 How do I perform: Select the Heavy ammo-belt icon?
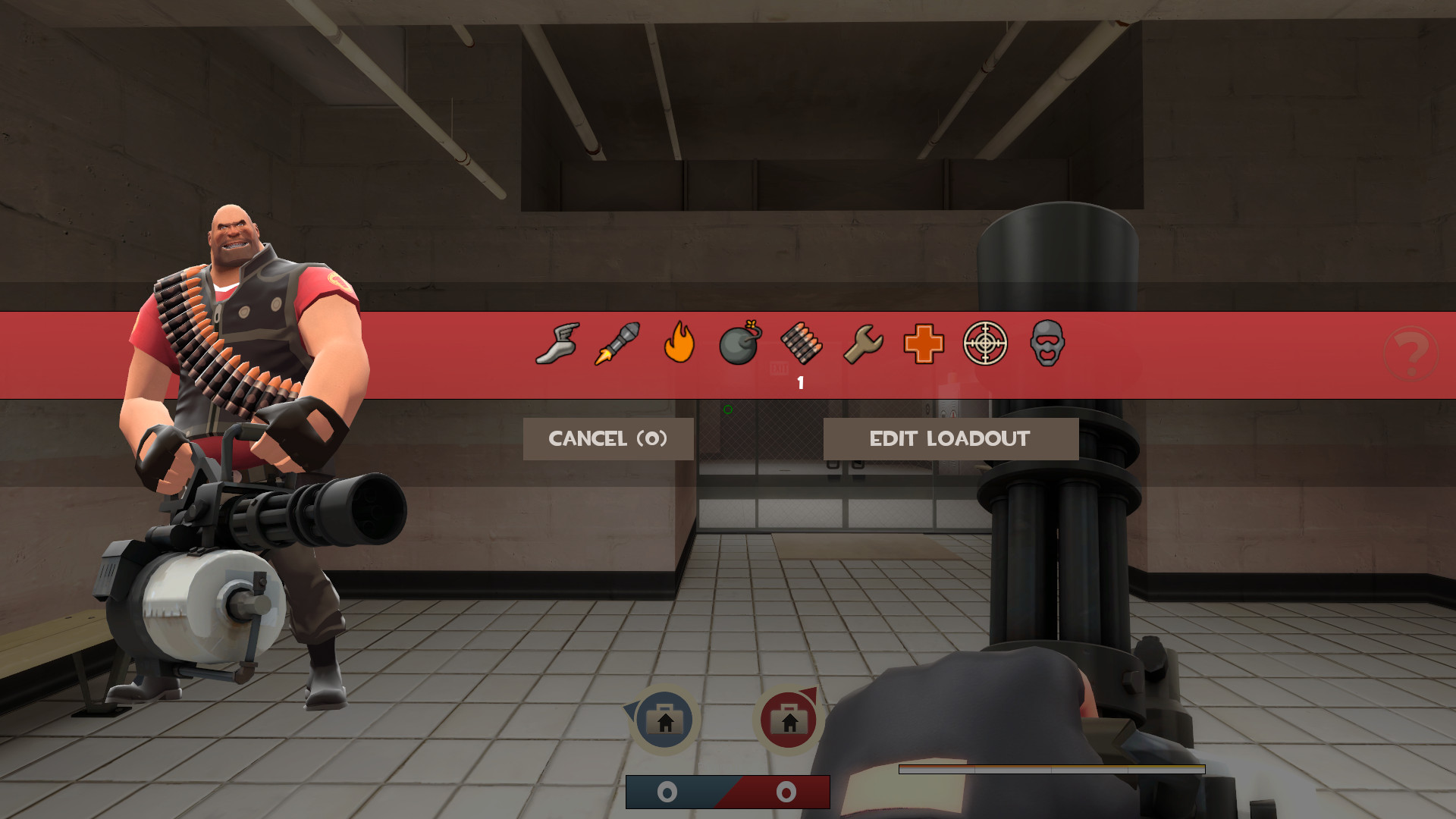(801, 344)
